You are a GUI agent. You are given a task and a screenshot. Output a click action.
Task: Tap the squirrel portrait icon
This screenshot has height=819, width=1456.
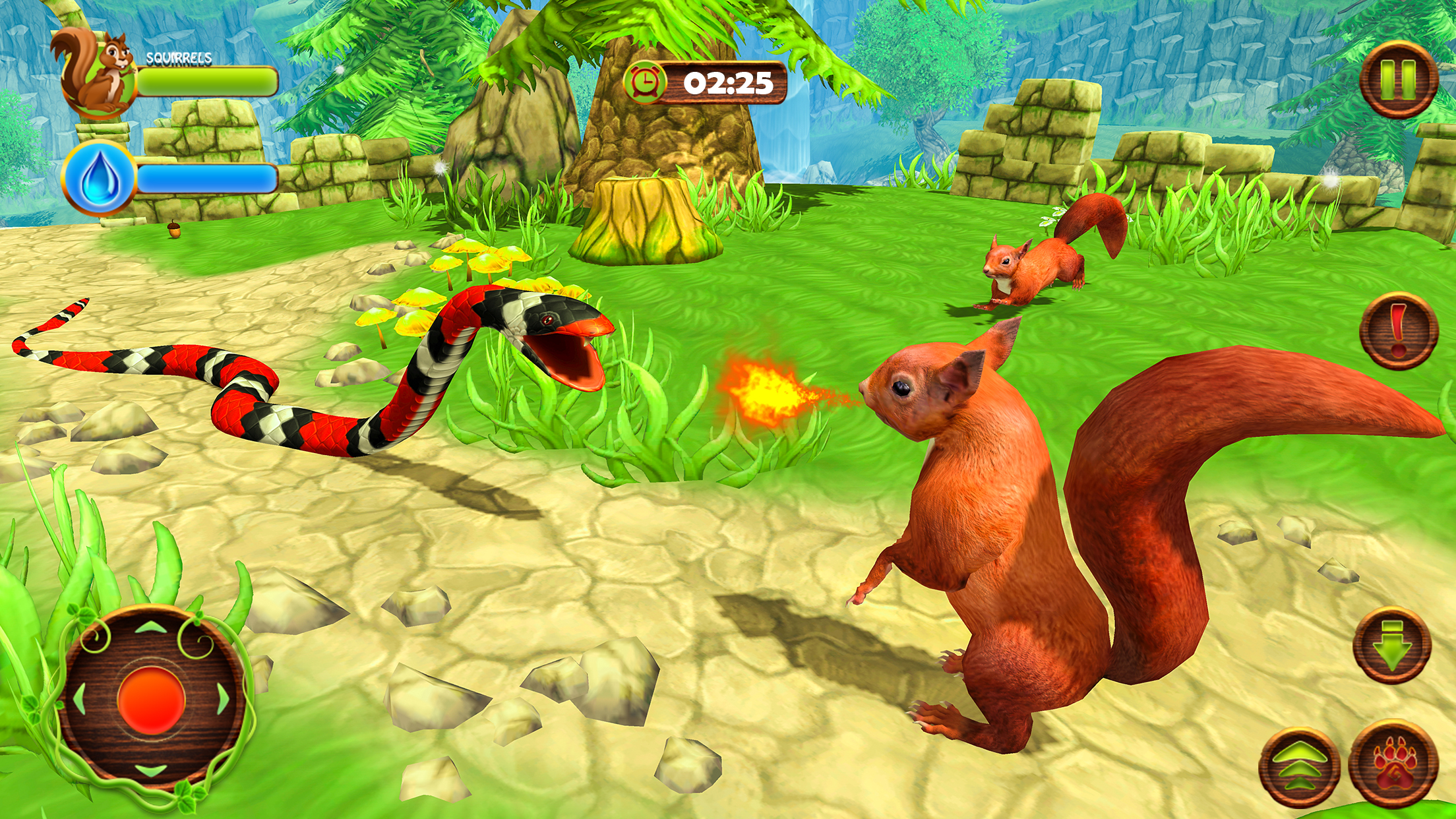coord(98,74)
